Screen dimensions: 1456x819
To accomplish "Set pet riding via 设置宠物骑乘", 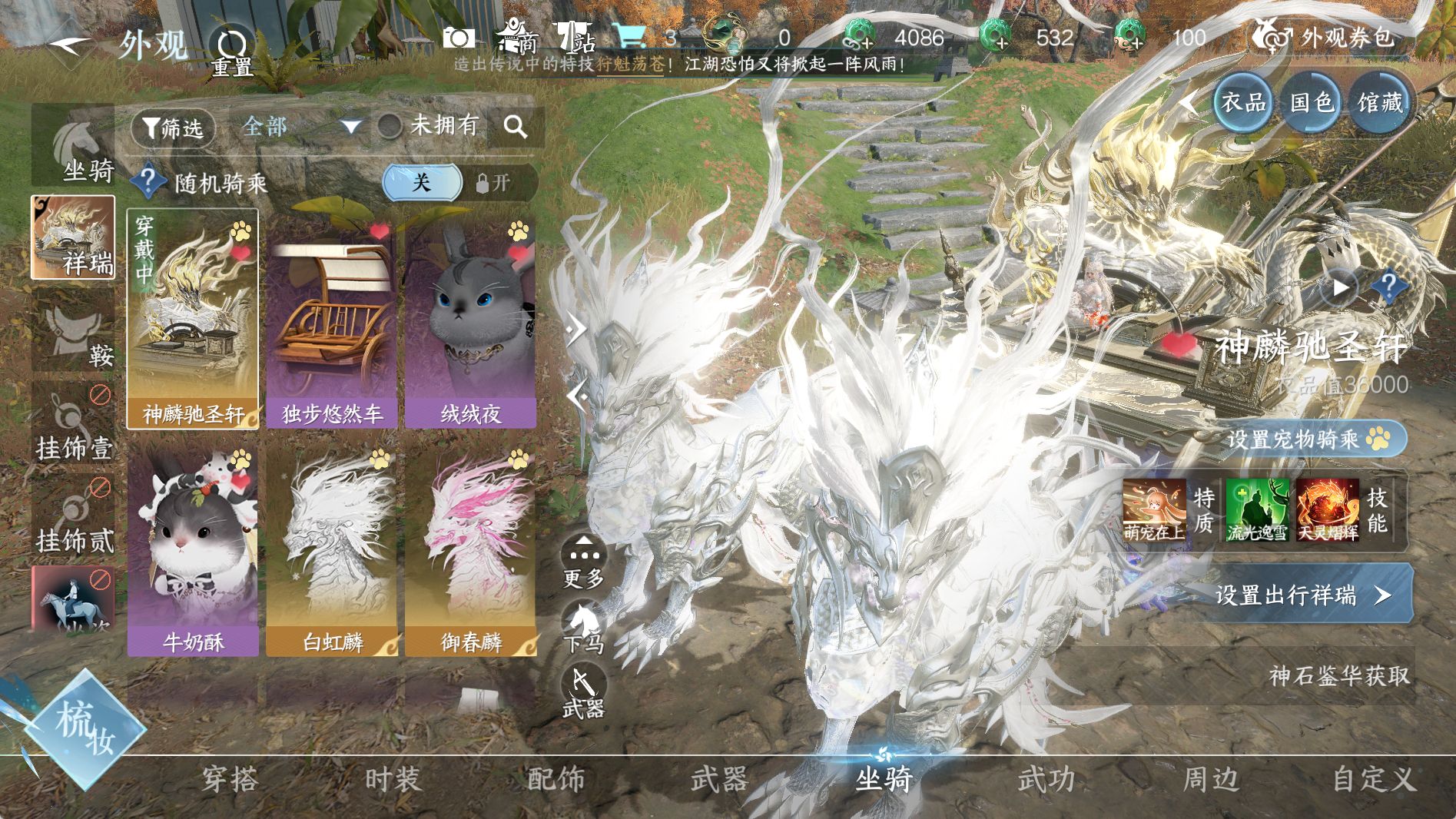I will pyautogui.click(x=1306, y=439).
